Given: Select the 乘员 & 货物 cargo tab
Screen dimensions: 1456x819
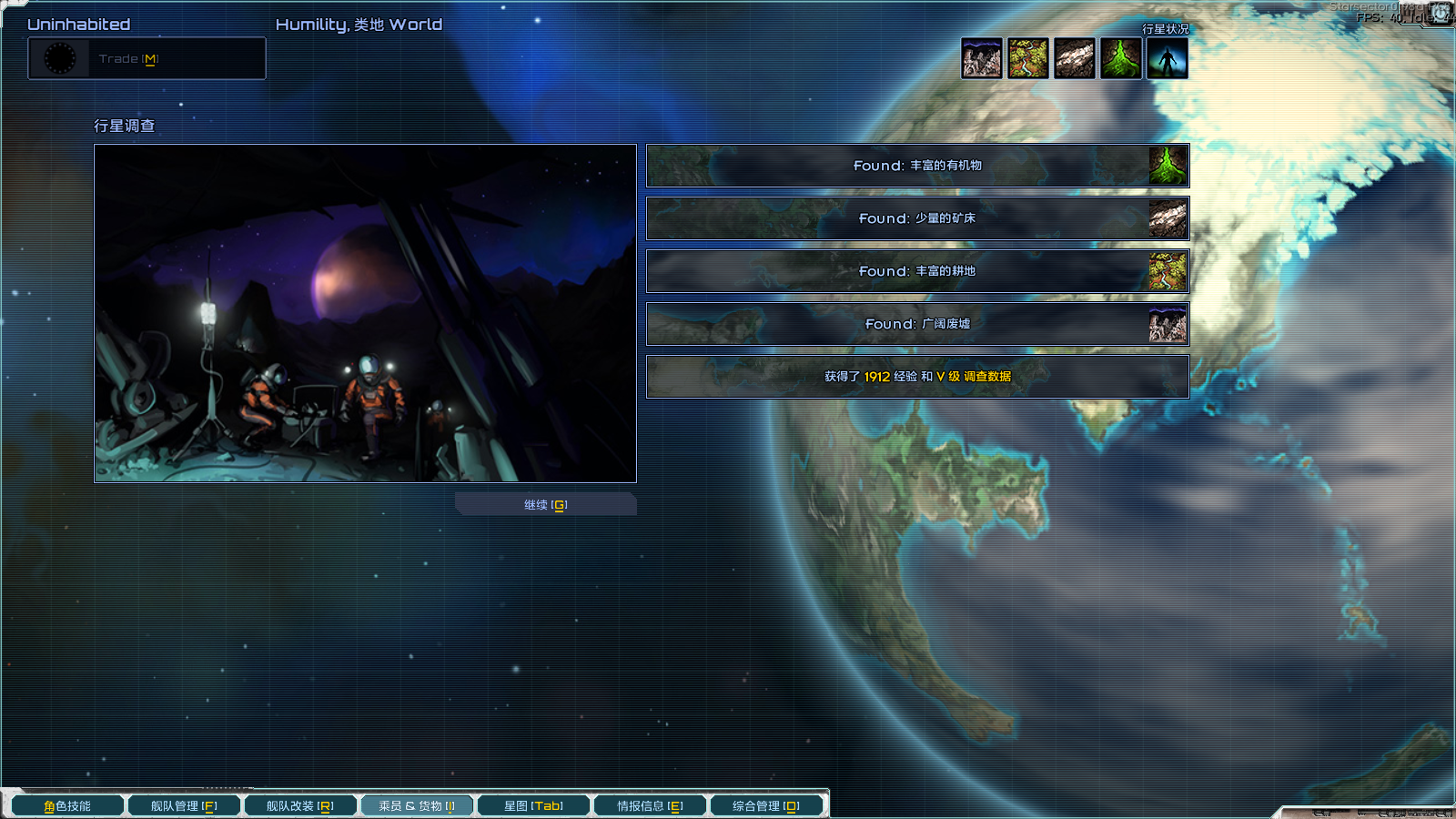Looking at the screenshot, I should point(417,806).
